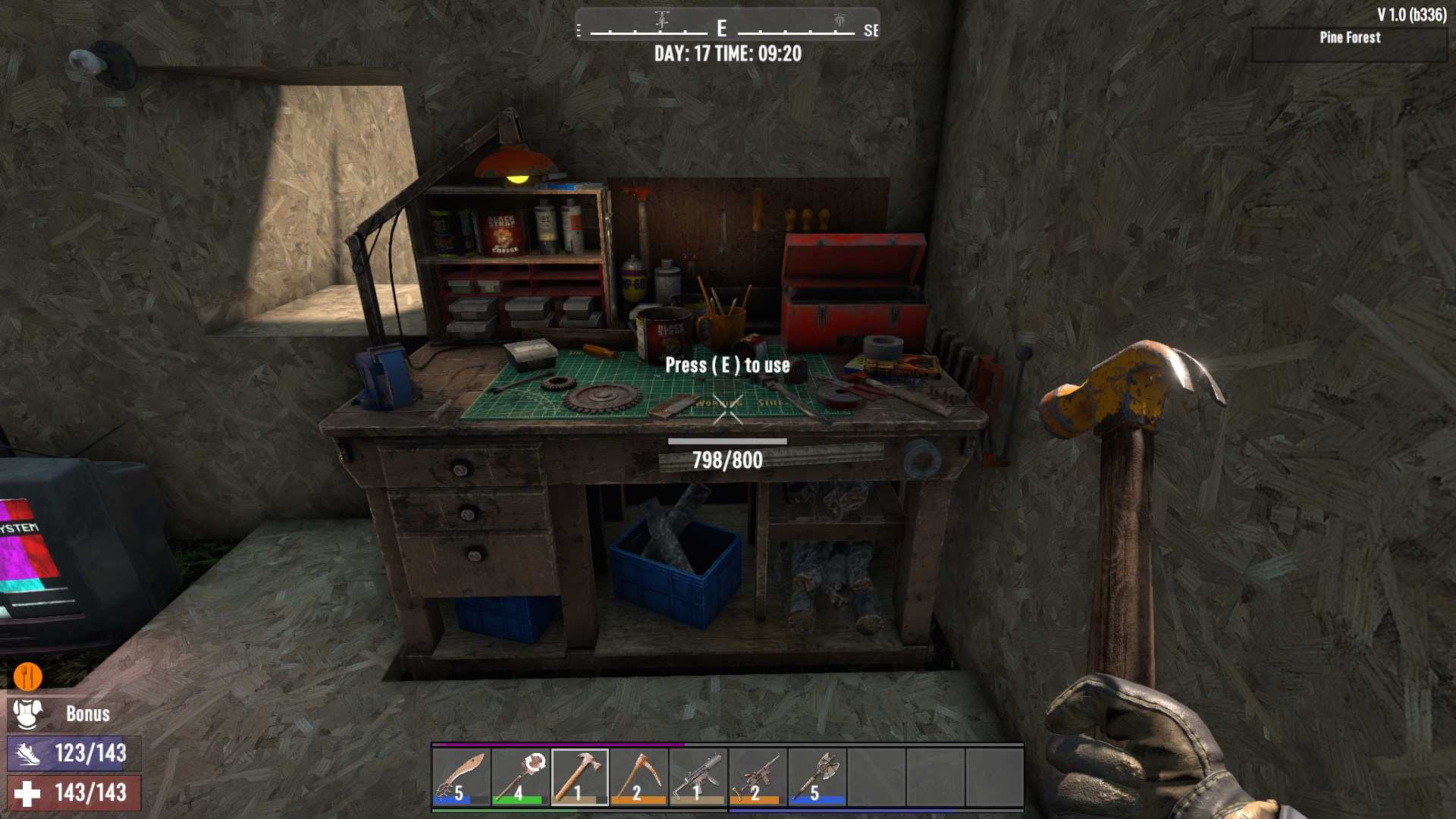
Task: Select the double-bladed axe hotbar slot
Action: click(x=816, y=777)
